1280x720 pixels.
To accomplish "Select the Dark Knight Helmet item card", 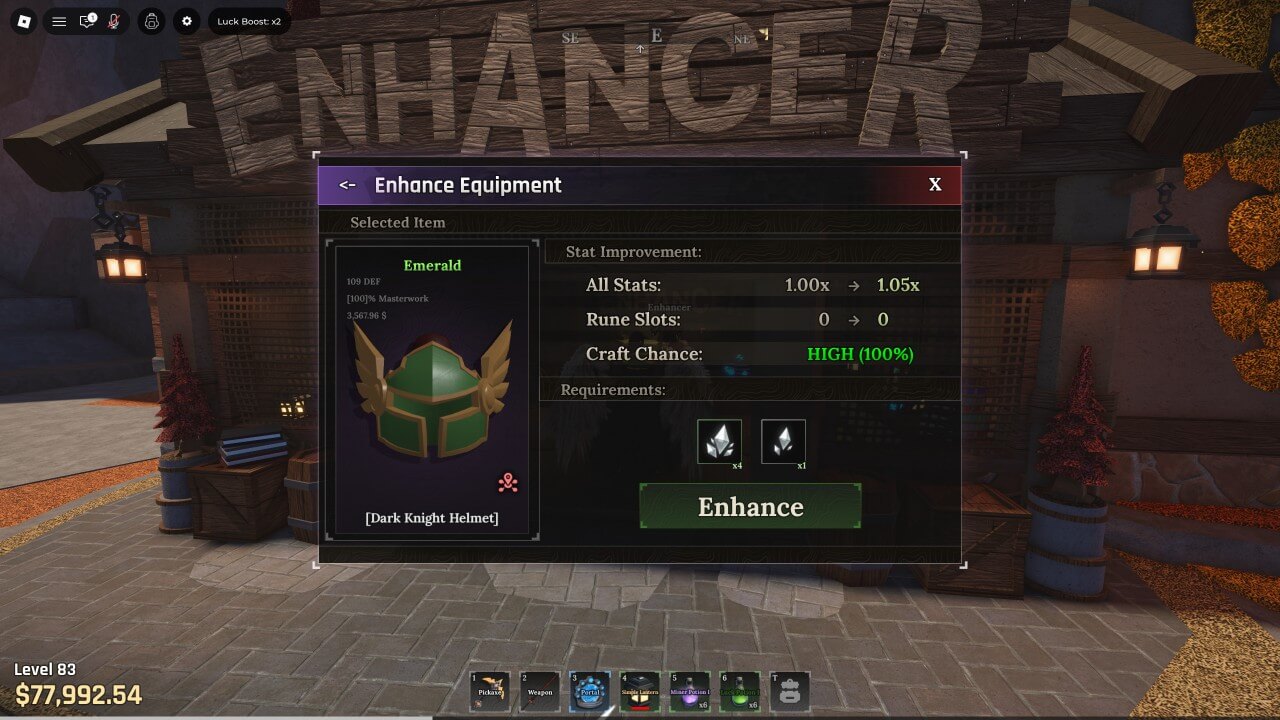I will pos(432,392).
